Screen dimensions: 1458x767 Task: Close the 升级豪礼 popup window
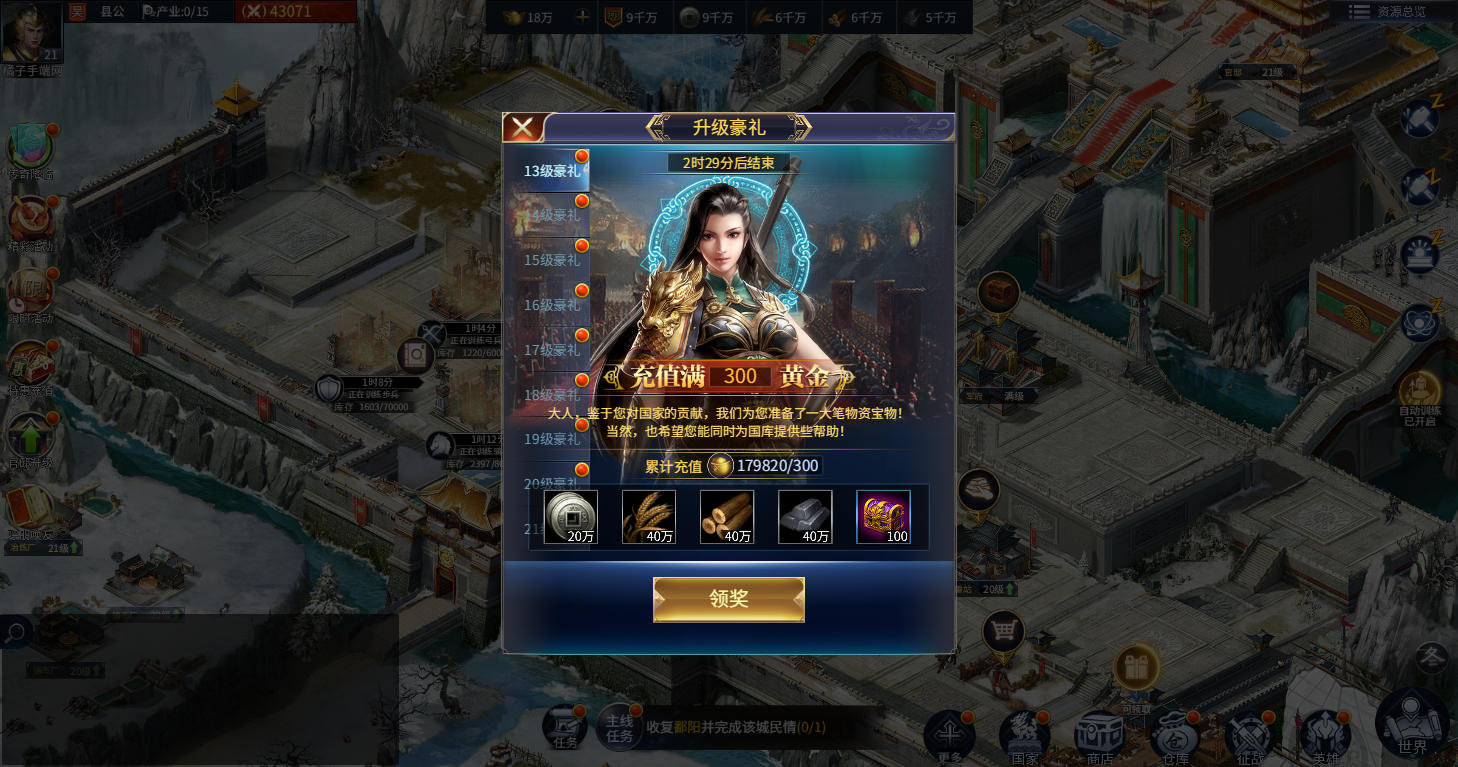click(x=523, y=128)
